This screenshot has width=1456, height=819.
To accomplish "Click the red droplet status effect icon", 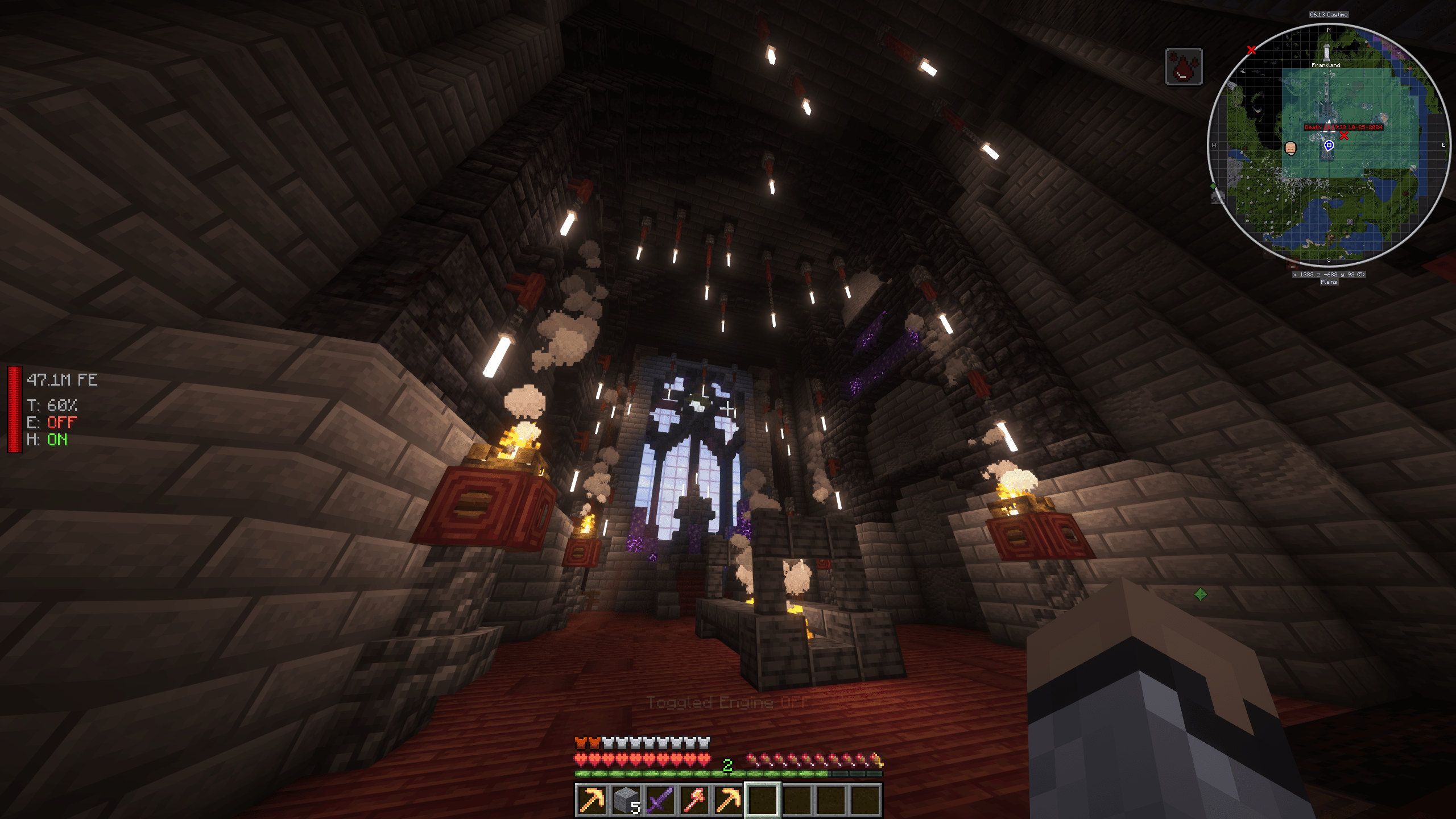I will pos(1184,67).
